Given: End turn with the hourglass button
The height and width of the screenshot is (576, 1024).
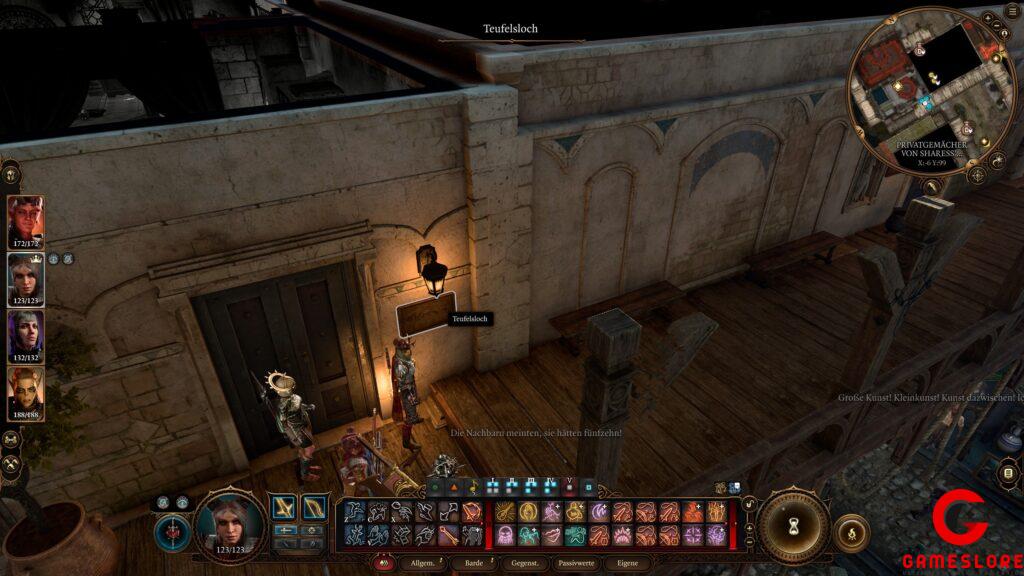Looking at the screenshot, I should click(x=793, y=525).
